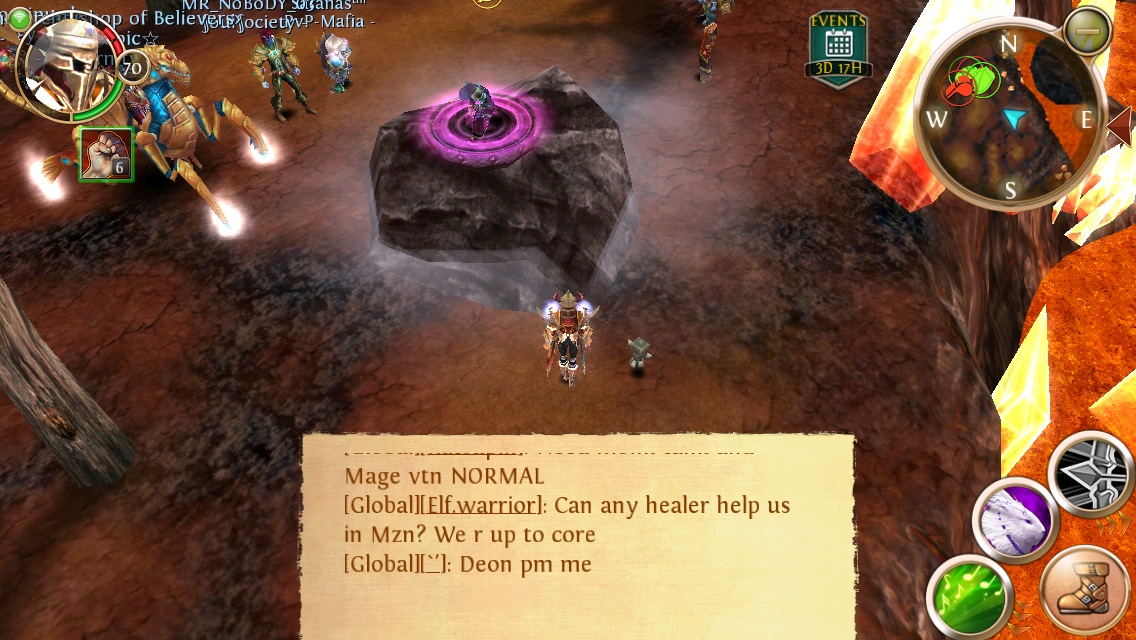1136x640 pixels.
Task: Check the green connection signal icon
Action: tap(19, 18)
